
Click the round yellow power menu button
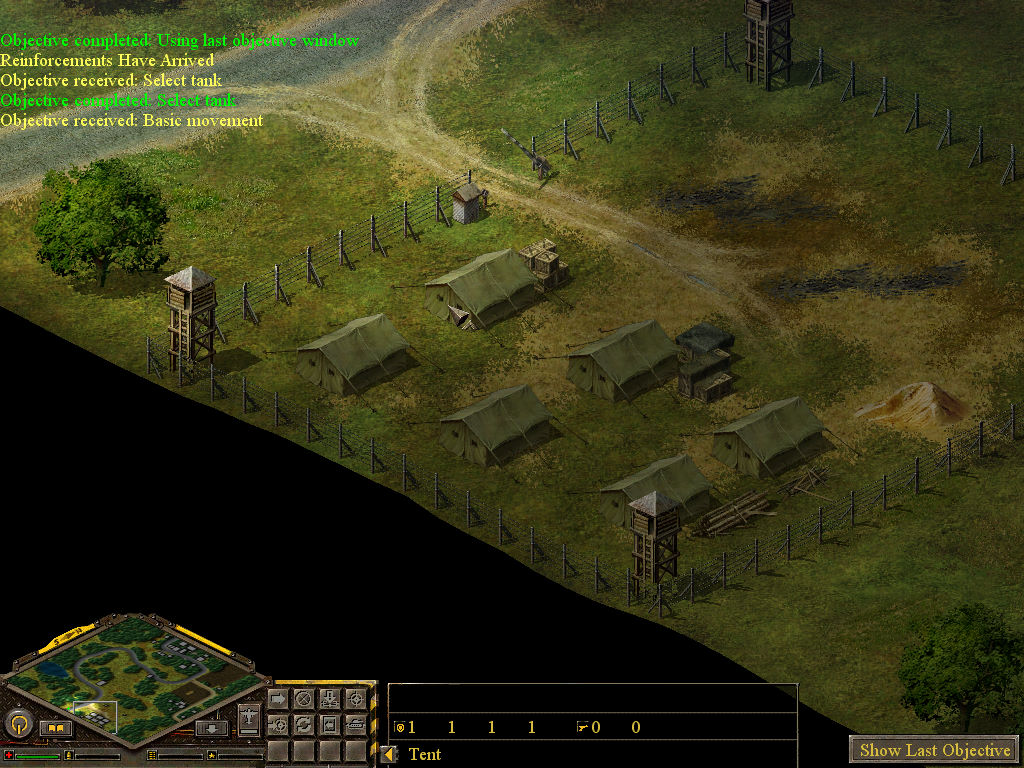(x=18, y=722)
